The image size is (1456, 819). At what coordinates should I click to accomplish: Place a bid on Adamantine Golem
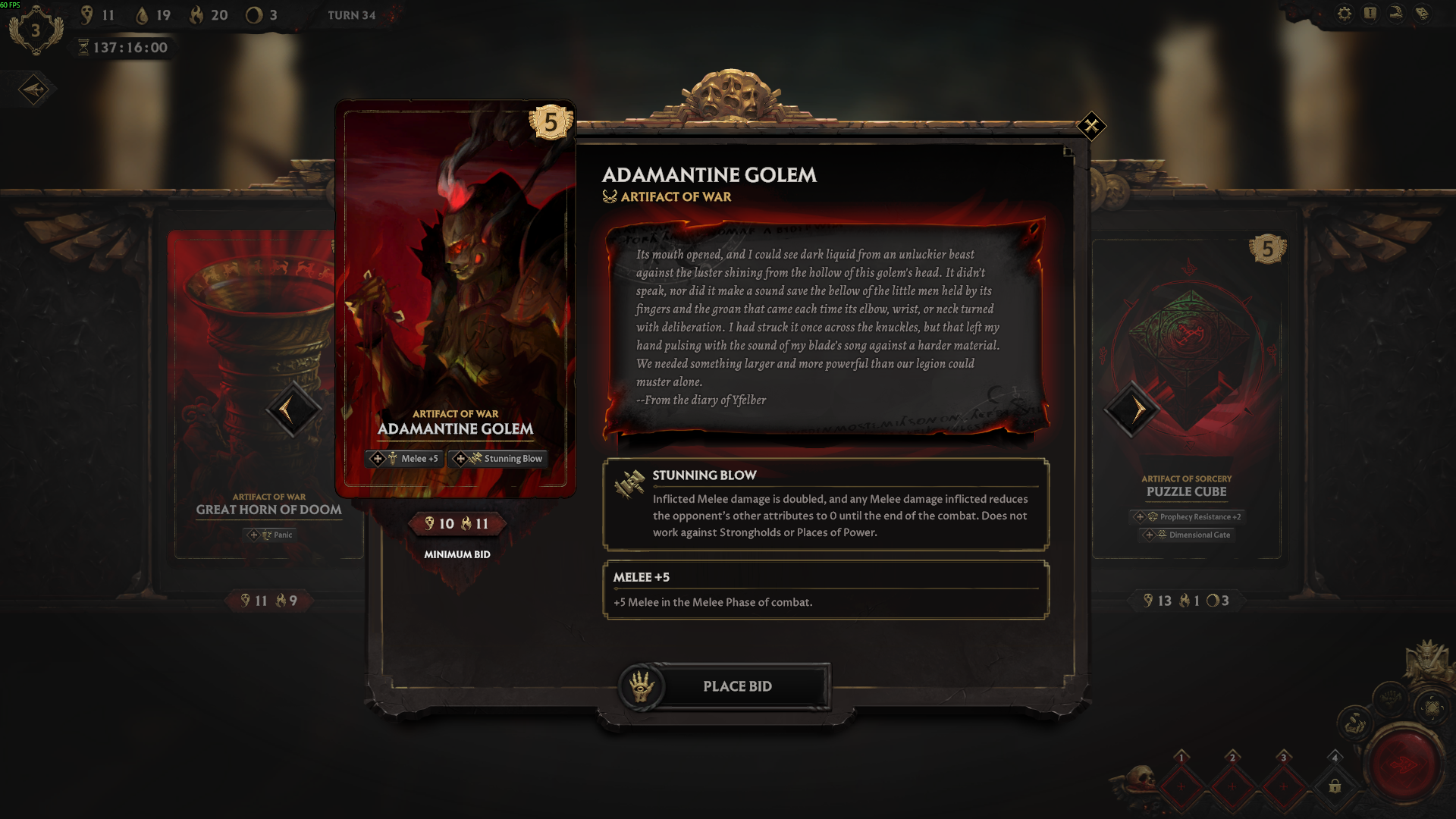(x=736, y=686)
